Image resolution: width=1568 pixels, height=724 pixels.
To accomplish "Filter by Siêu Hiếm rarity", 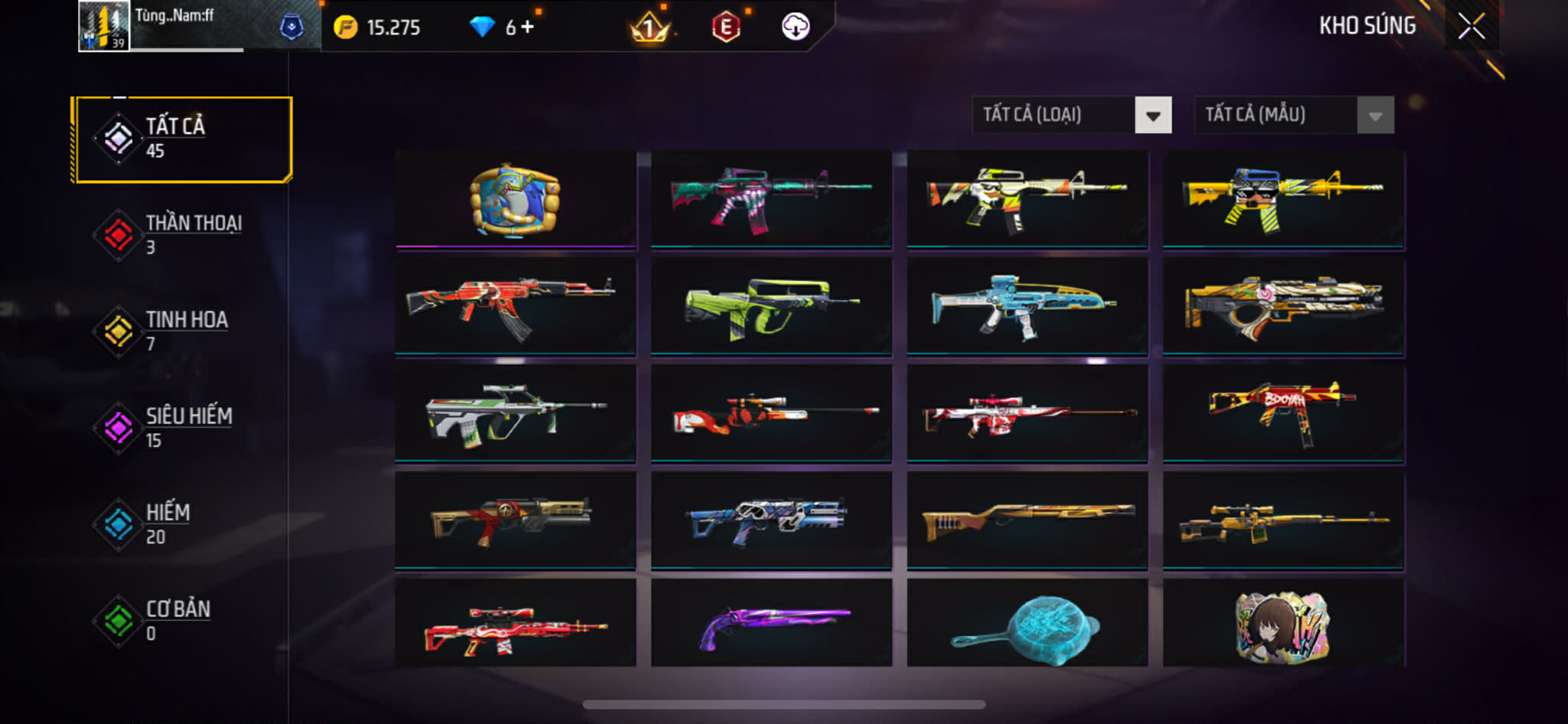I will point(182,428).
